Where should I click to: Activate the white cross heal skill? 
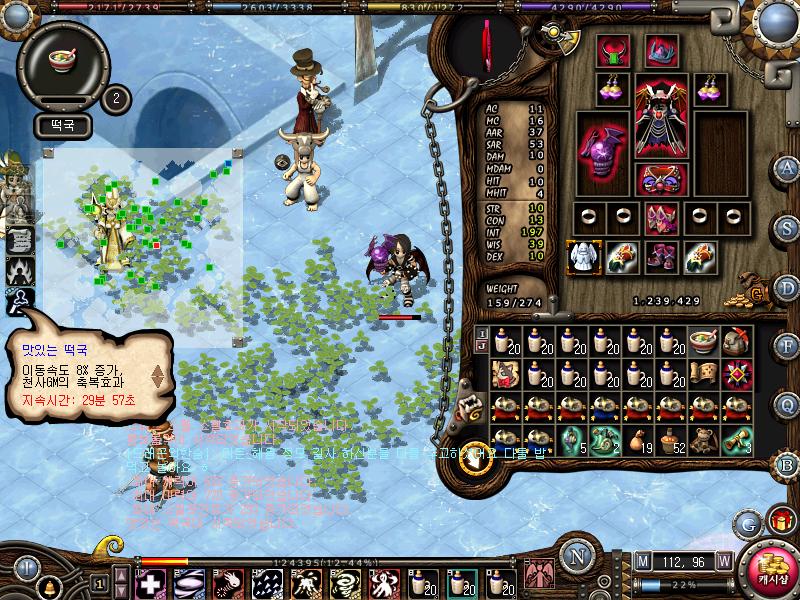pos(150,583)
